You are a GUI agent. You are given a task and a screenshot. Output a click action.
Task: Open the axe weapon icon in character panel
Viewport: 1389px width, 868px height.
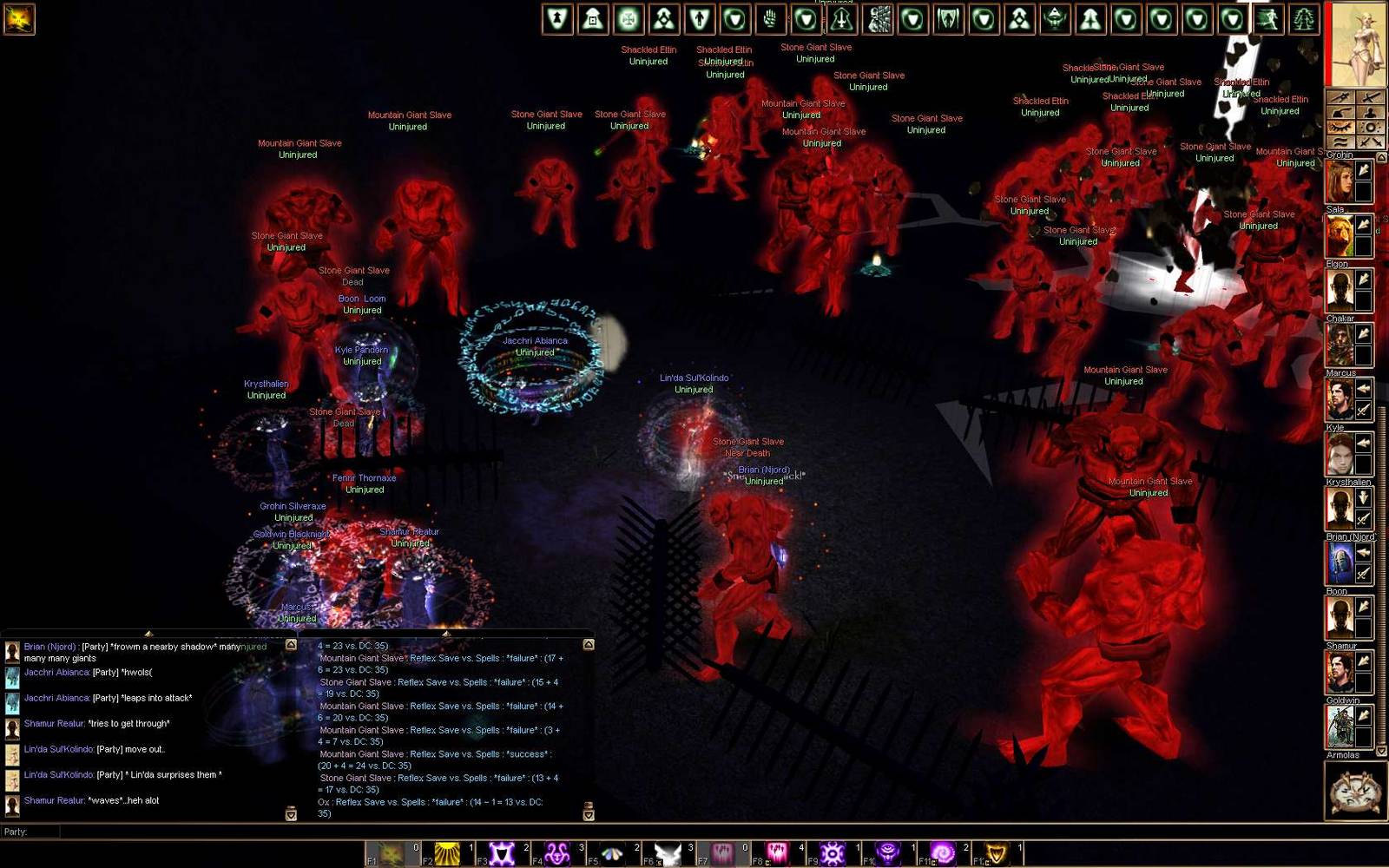1341,111
